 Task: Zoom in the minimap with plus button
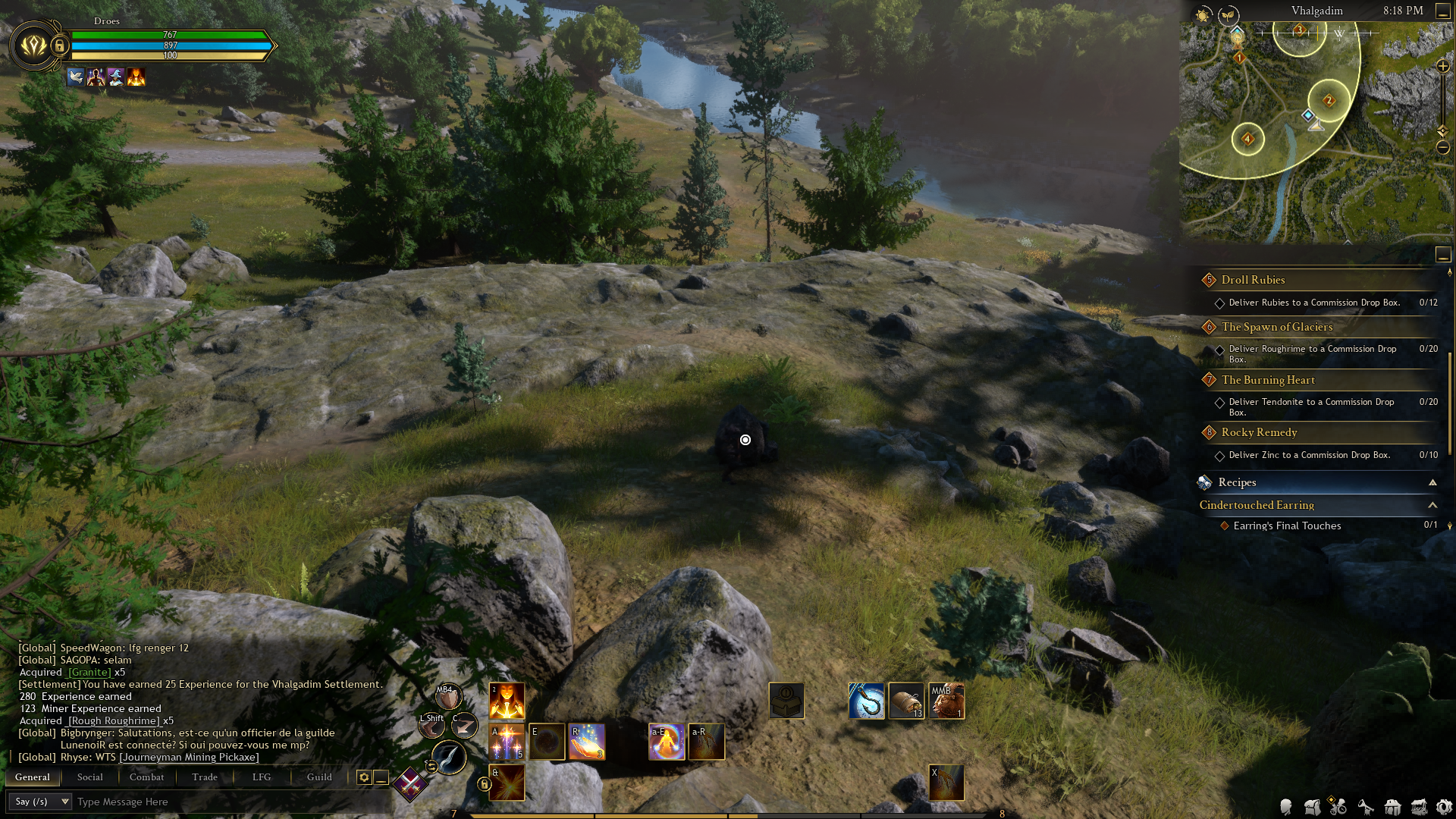[1443, 67]
